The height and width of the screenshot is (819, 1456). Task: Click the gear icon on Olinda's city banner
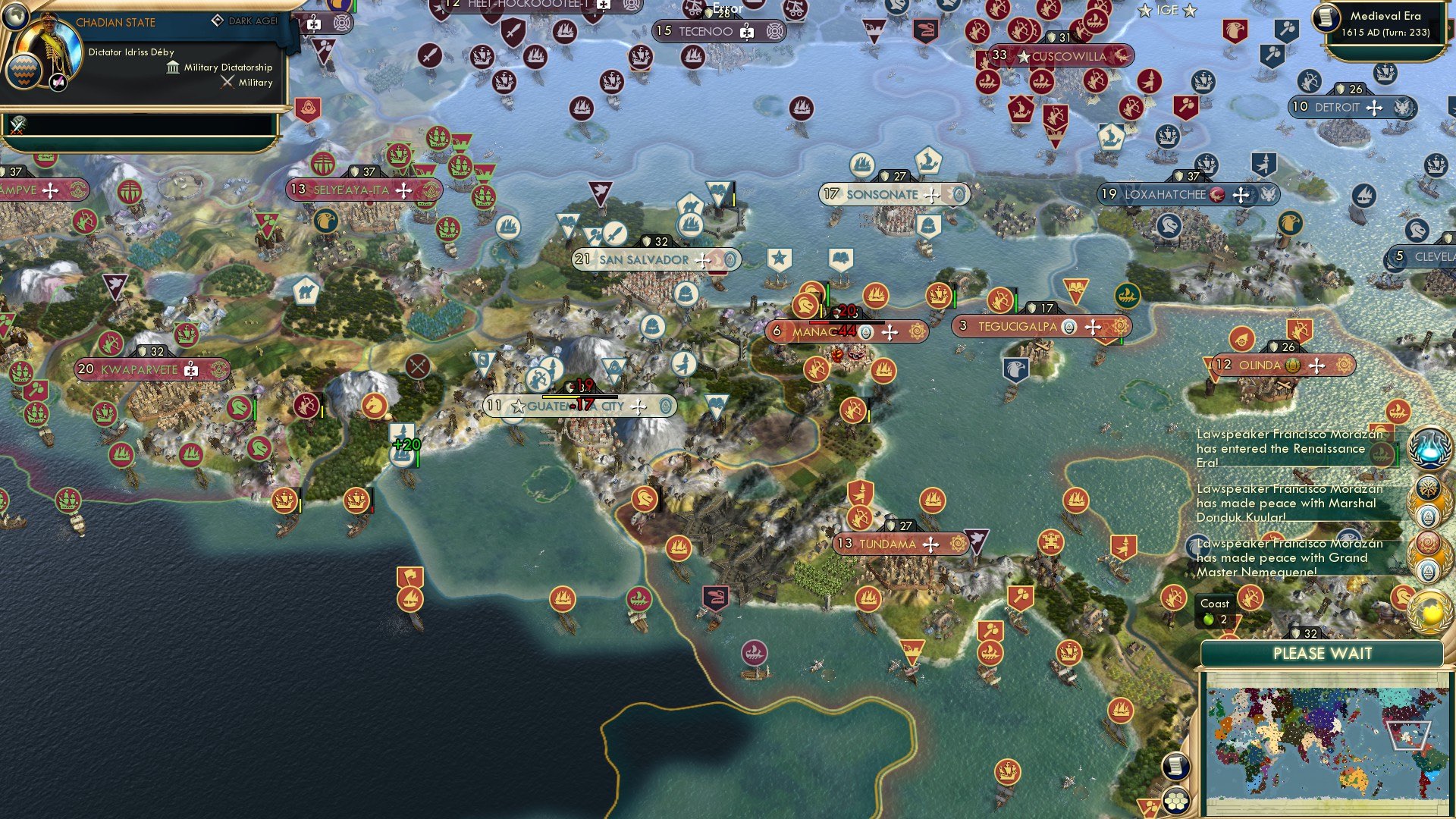(1344, 365)
